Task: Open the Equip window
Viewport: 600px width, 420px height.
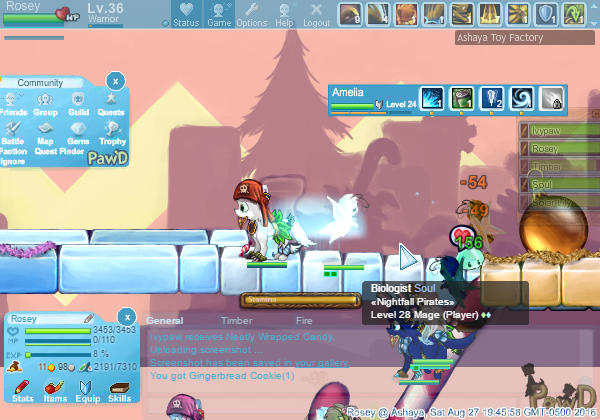Action: click(x=87, y=391)
